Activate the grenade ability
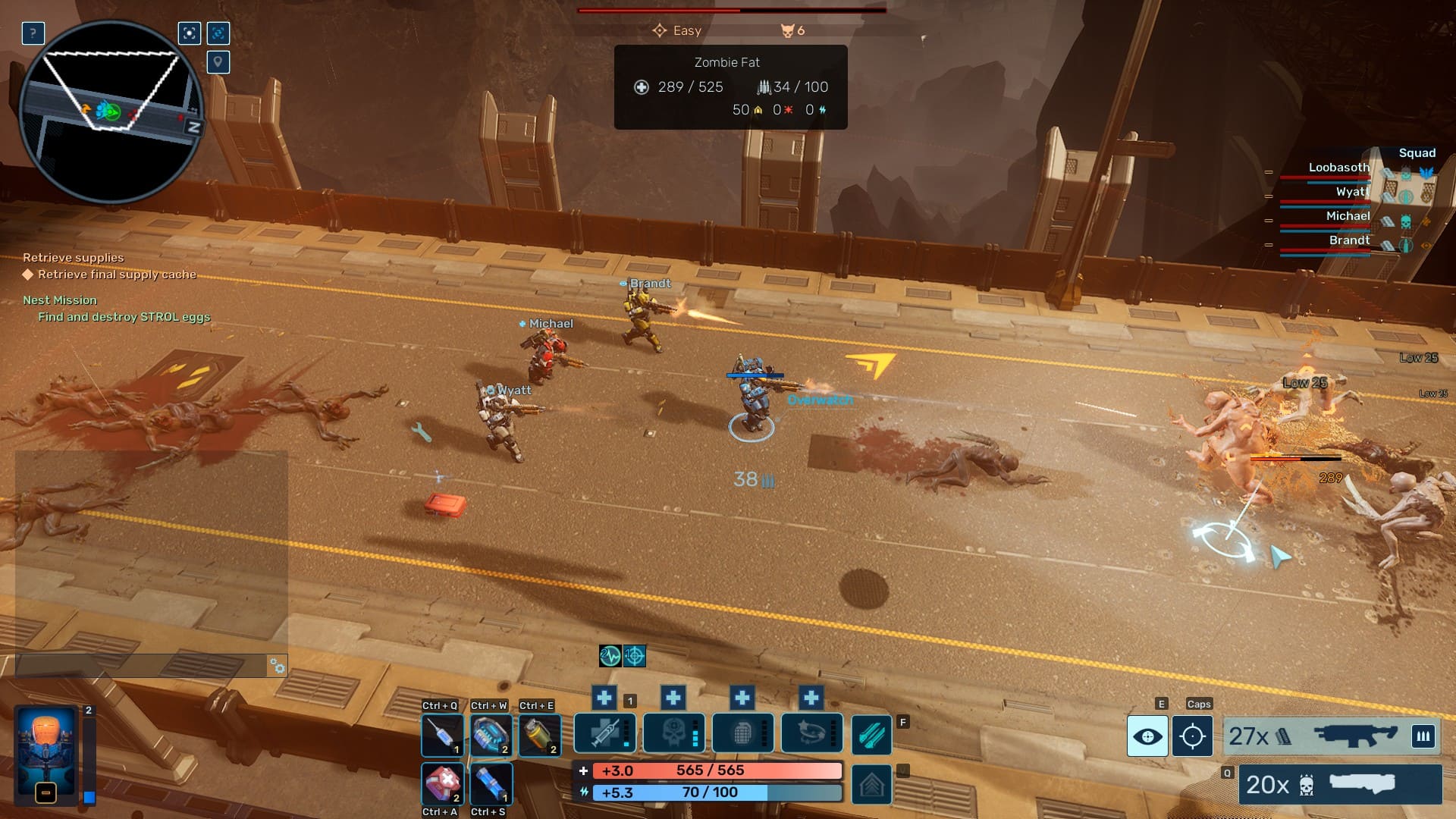Image resolution: width=1456 pixels, height=819 pixels. (x=742, y=733)
